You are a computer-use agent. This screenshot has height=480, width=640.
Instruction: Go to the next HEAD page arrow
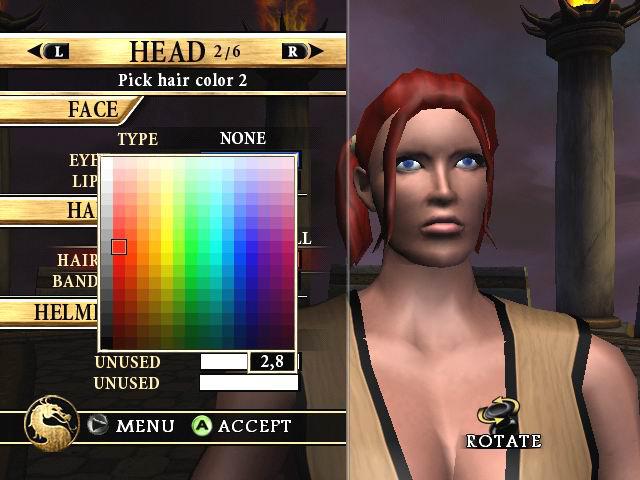click(302, 51)
